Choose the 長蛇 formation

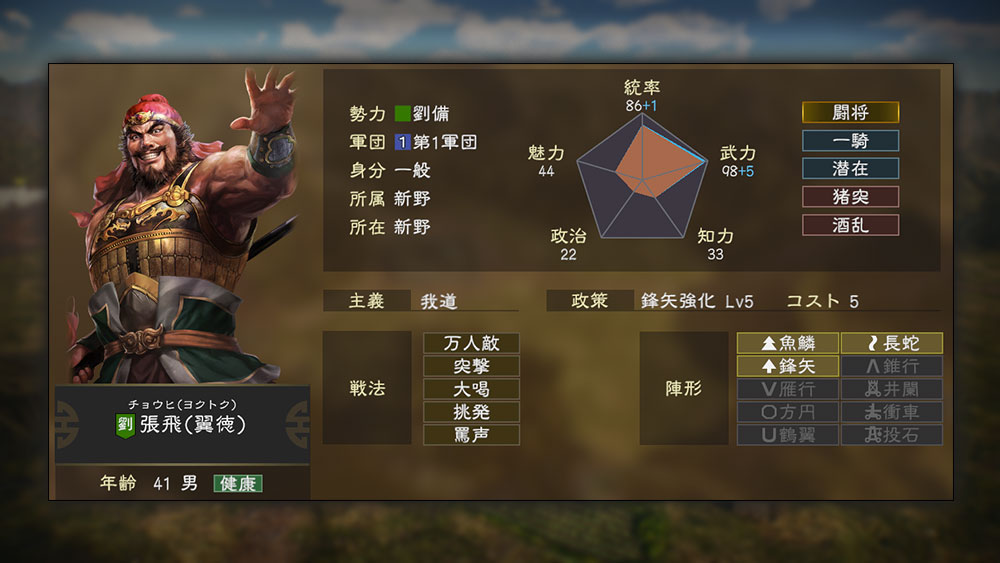892,343
